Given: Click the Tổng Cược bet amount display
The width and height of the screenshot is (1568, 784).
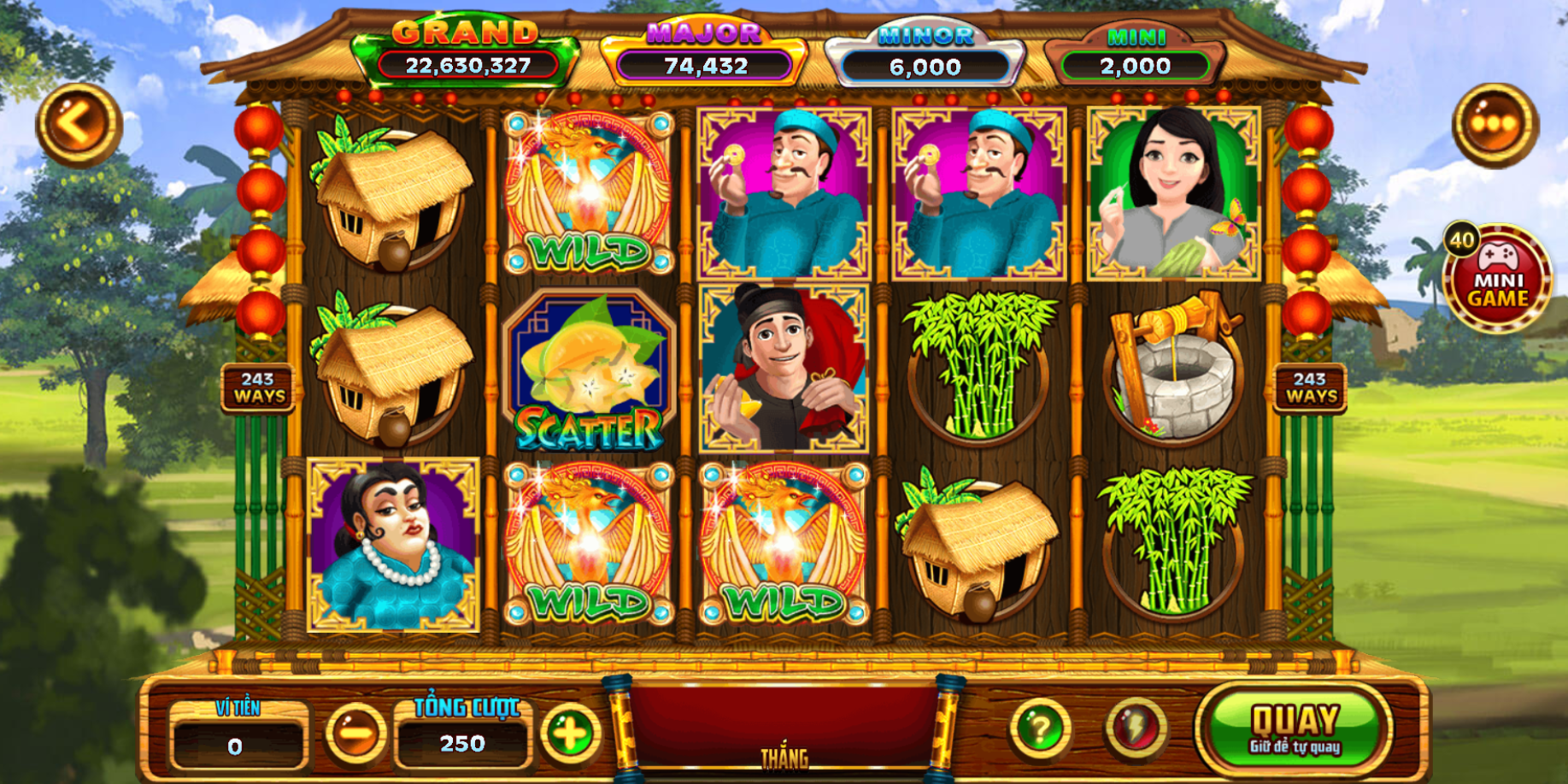Looking at the screenshot, I should pos(462,743).
